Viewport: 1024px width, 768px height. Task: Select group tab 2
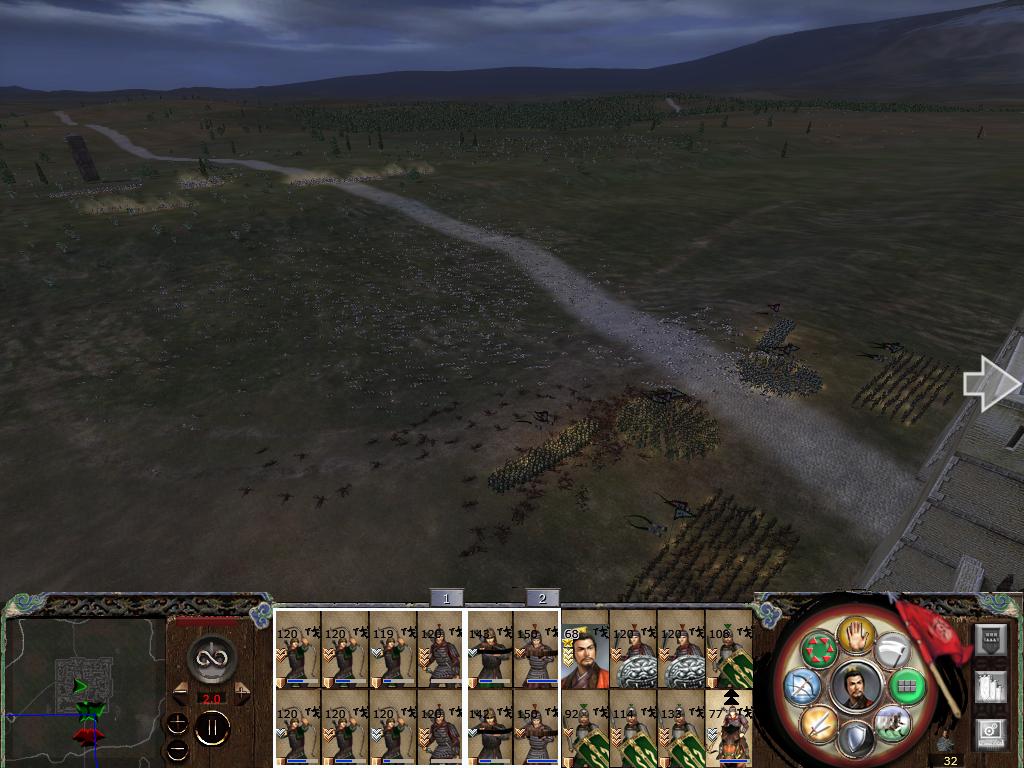[x=542, y=598]
